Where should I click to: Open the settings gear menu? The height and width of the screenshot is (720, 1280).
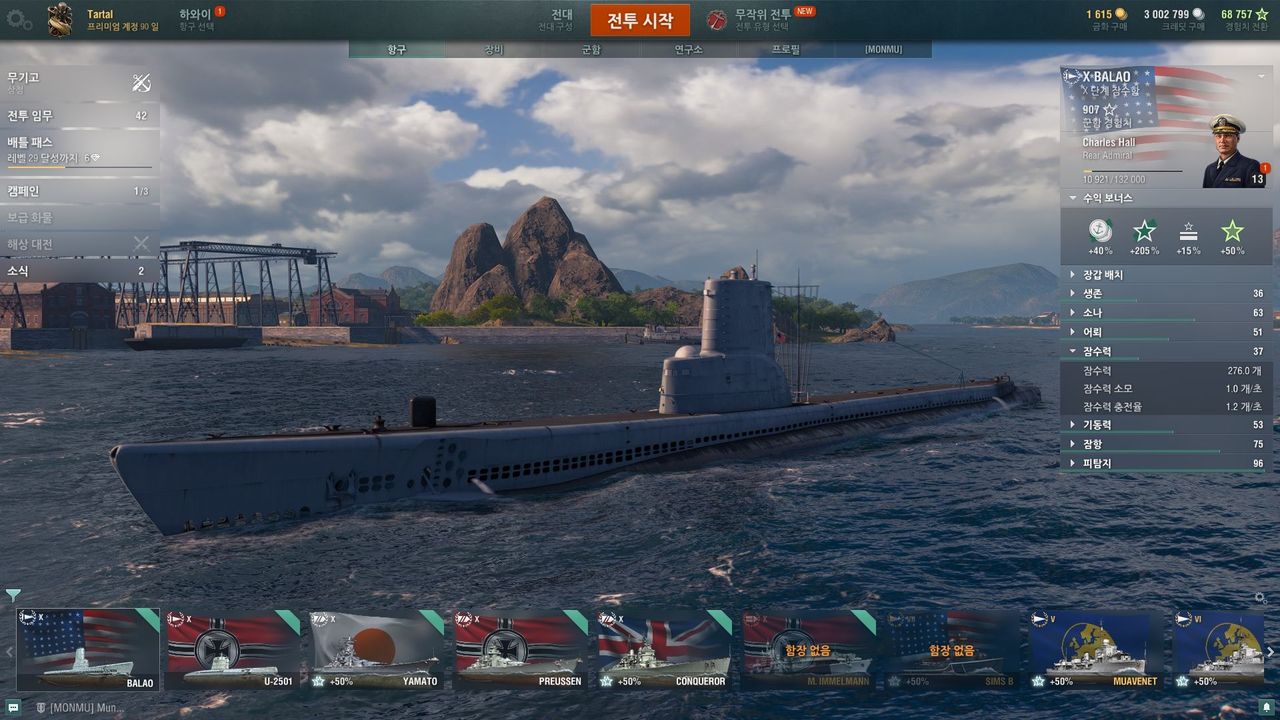[x=19, y=19]
